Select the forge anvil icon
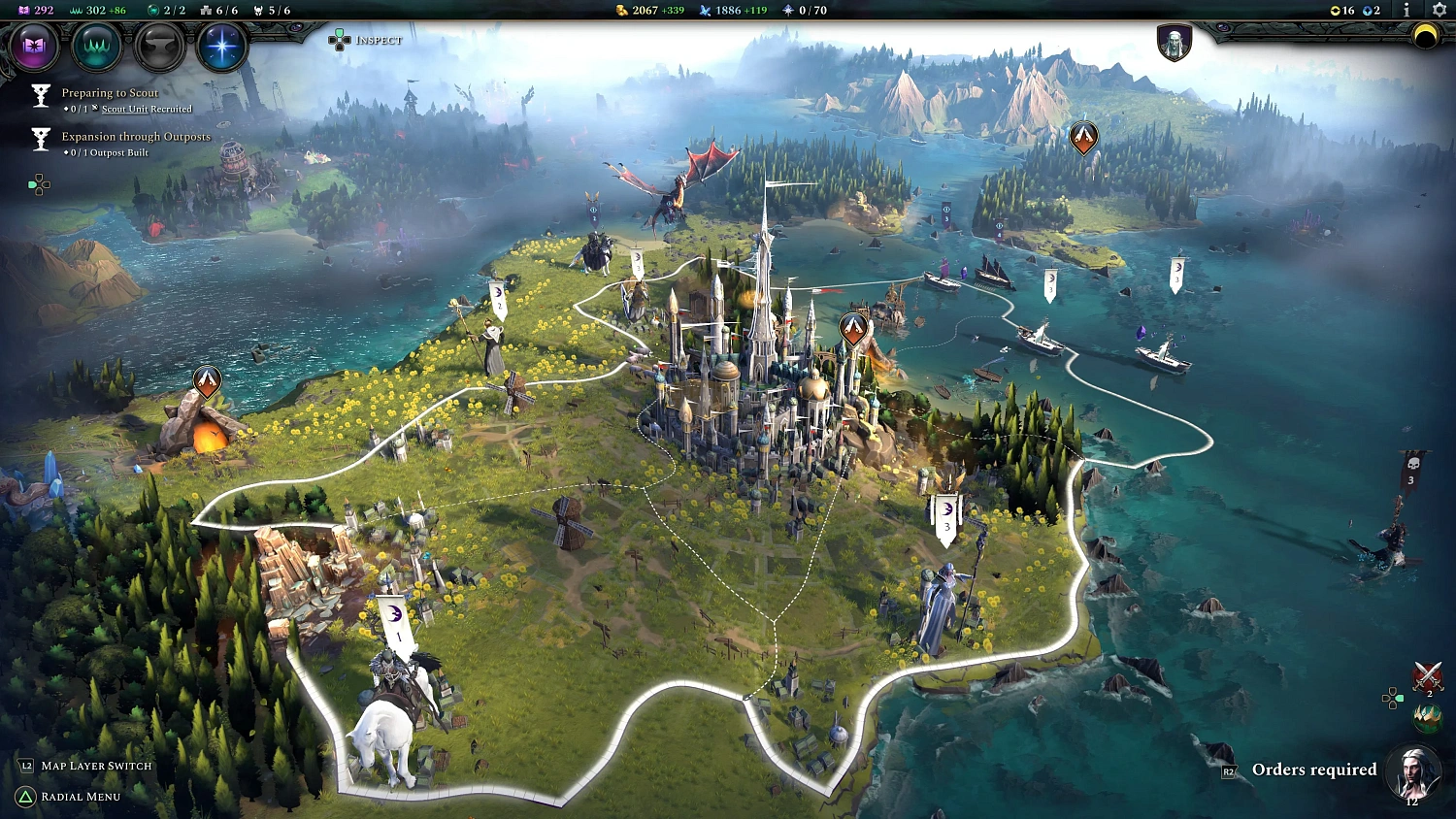This screenshot has height=819, width=1456. [158, 47]
